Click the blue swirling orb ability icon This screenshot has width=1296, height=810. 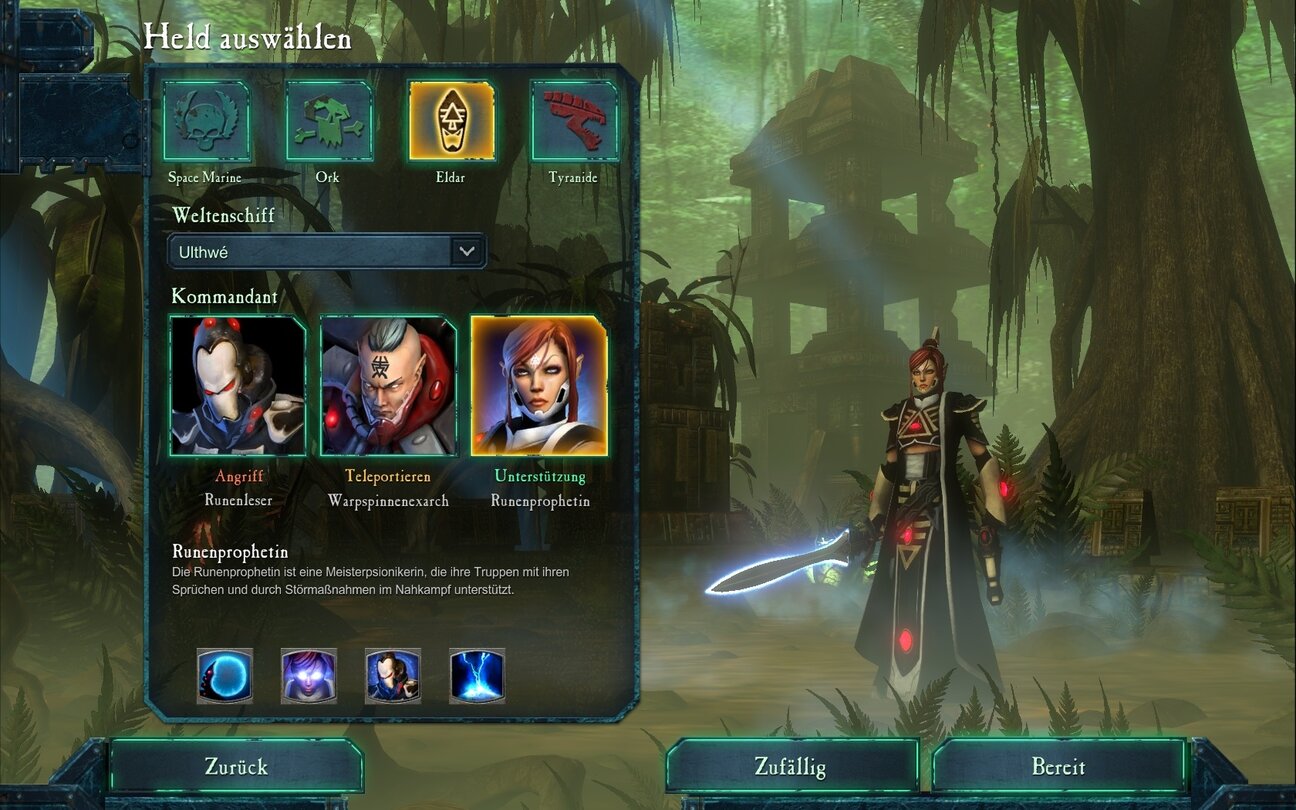point(225,676)
